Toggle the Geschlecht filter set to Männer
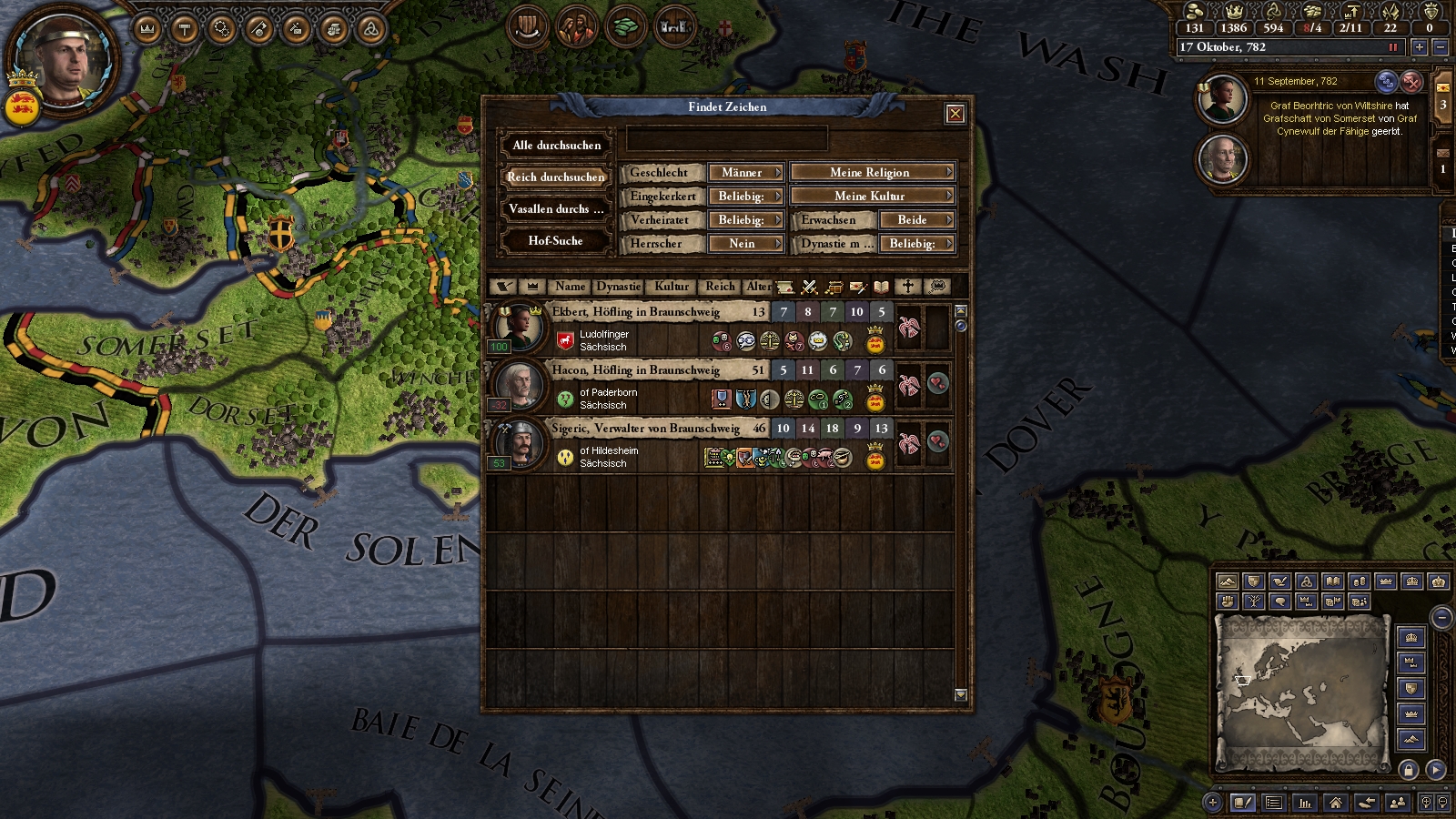Screen dimensions: 1456x819 [x=745, y=173]
